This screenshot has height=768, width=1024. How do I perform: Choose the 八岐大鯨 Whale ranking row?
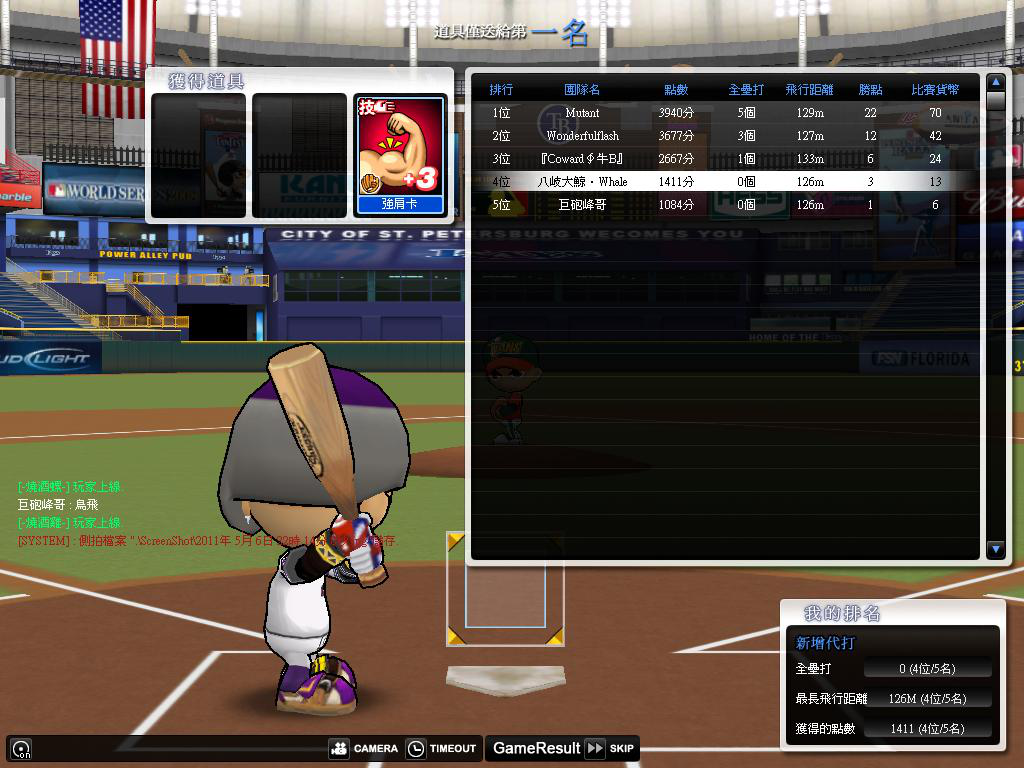coord(720,182)
